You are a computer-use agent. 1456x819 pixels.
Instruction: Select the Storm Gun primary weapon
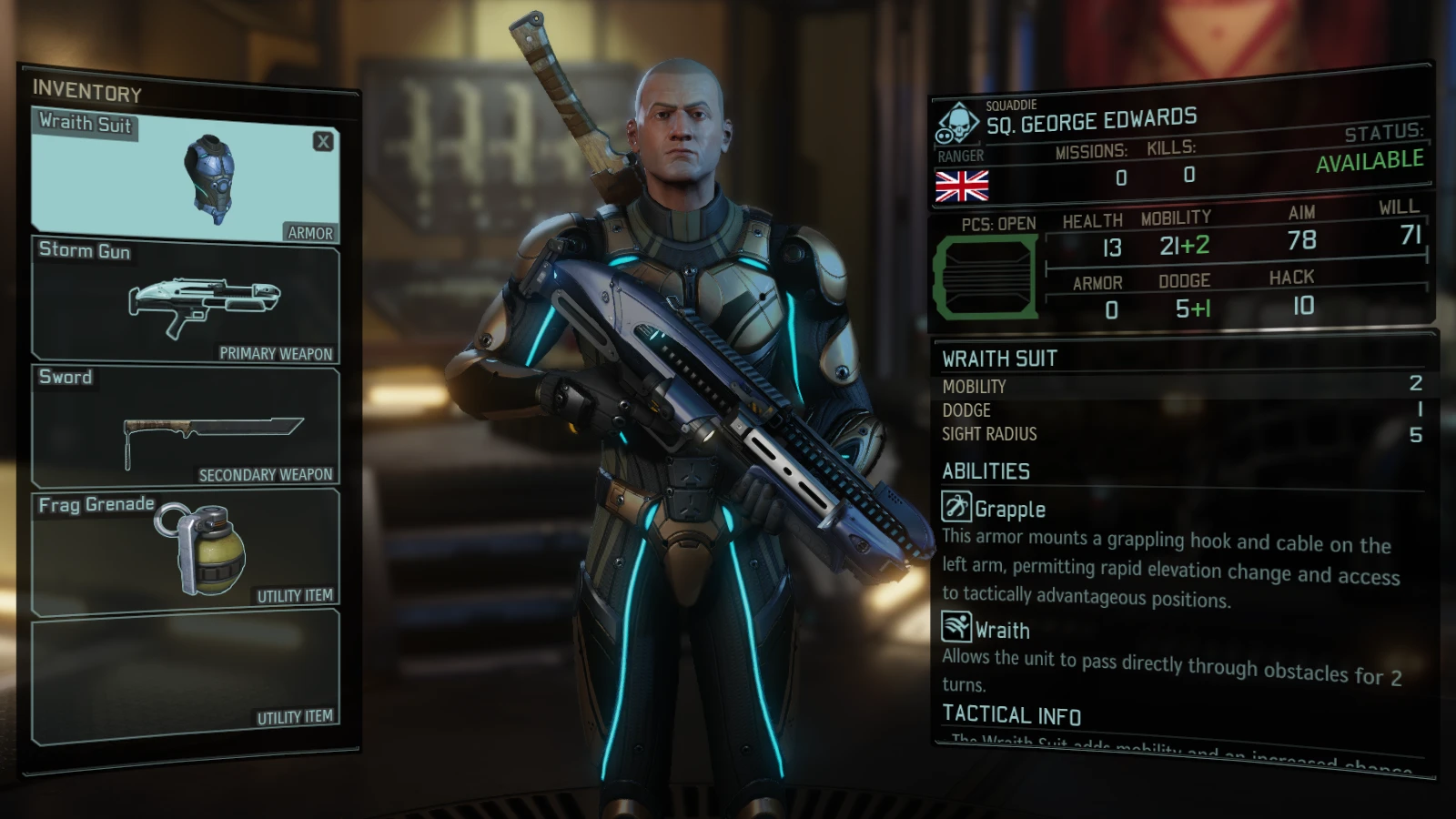[200, 300]
